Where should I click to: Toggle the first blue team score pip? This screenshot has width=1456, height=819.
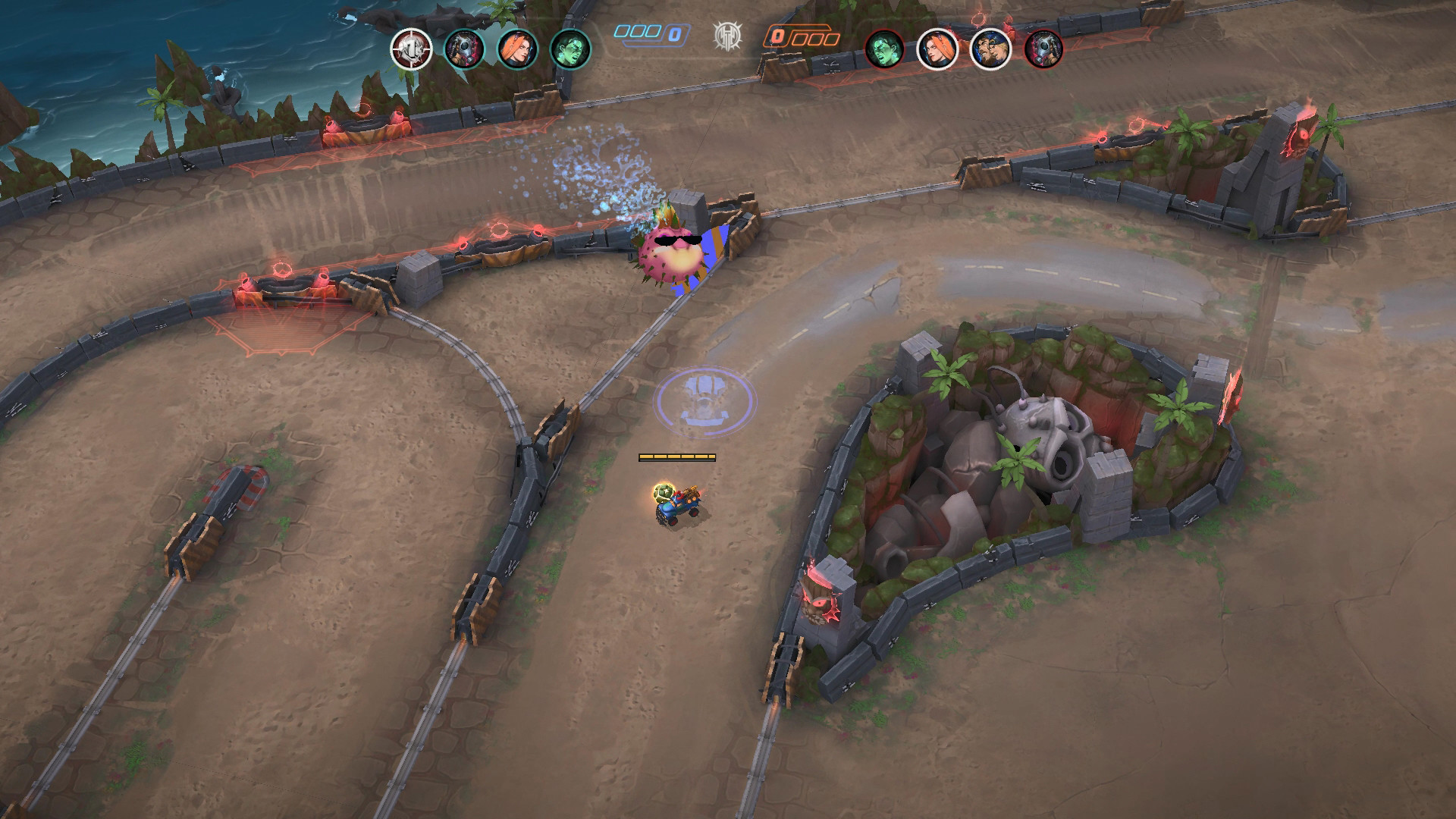coord(622,33)
